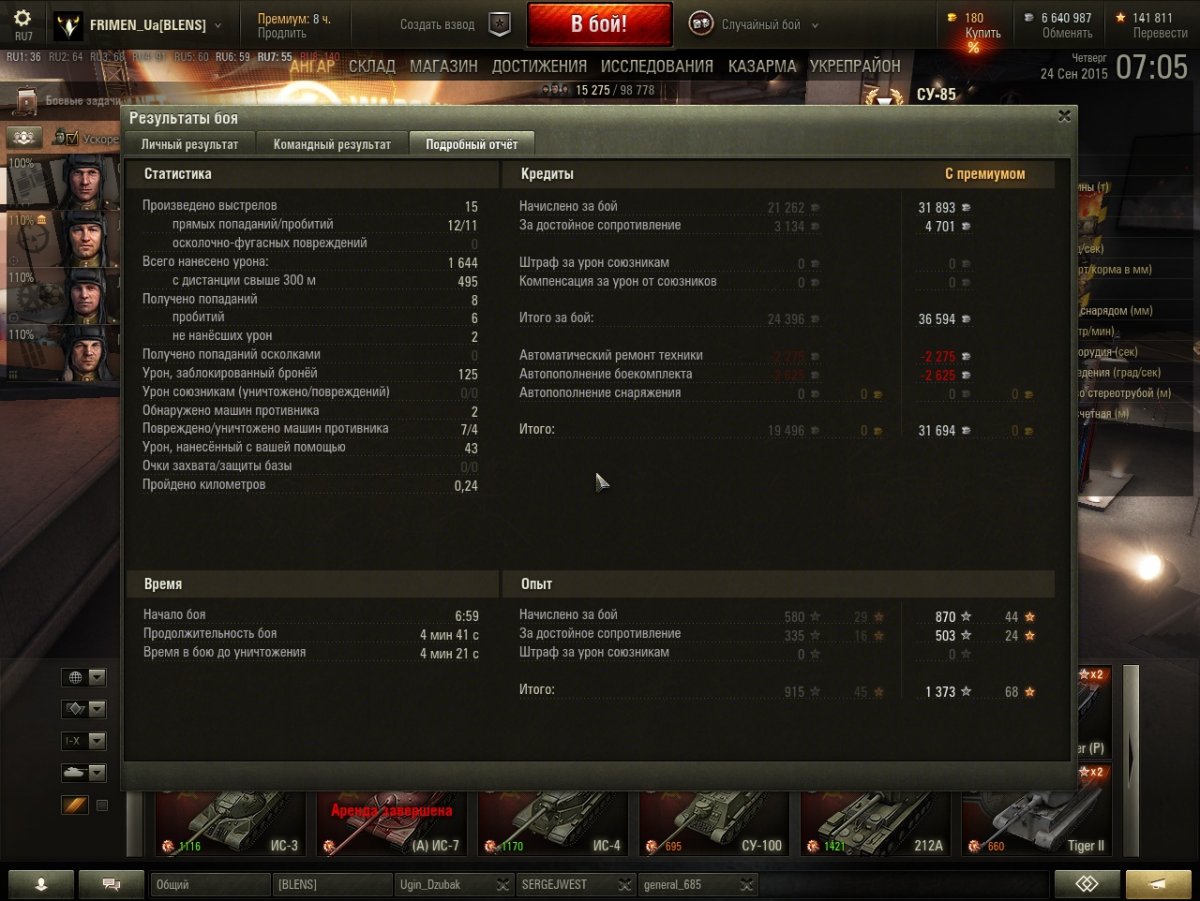Screen dimensions: 1200x901
Task: Start battle with the В бой! button
Action: [598, 25]
